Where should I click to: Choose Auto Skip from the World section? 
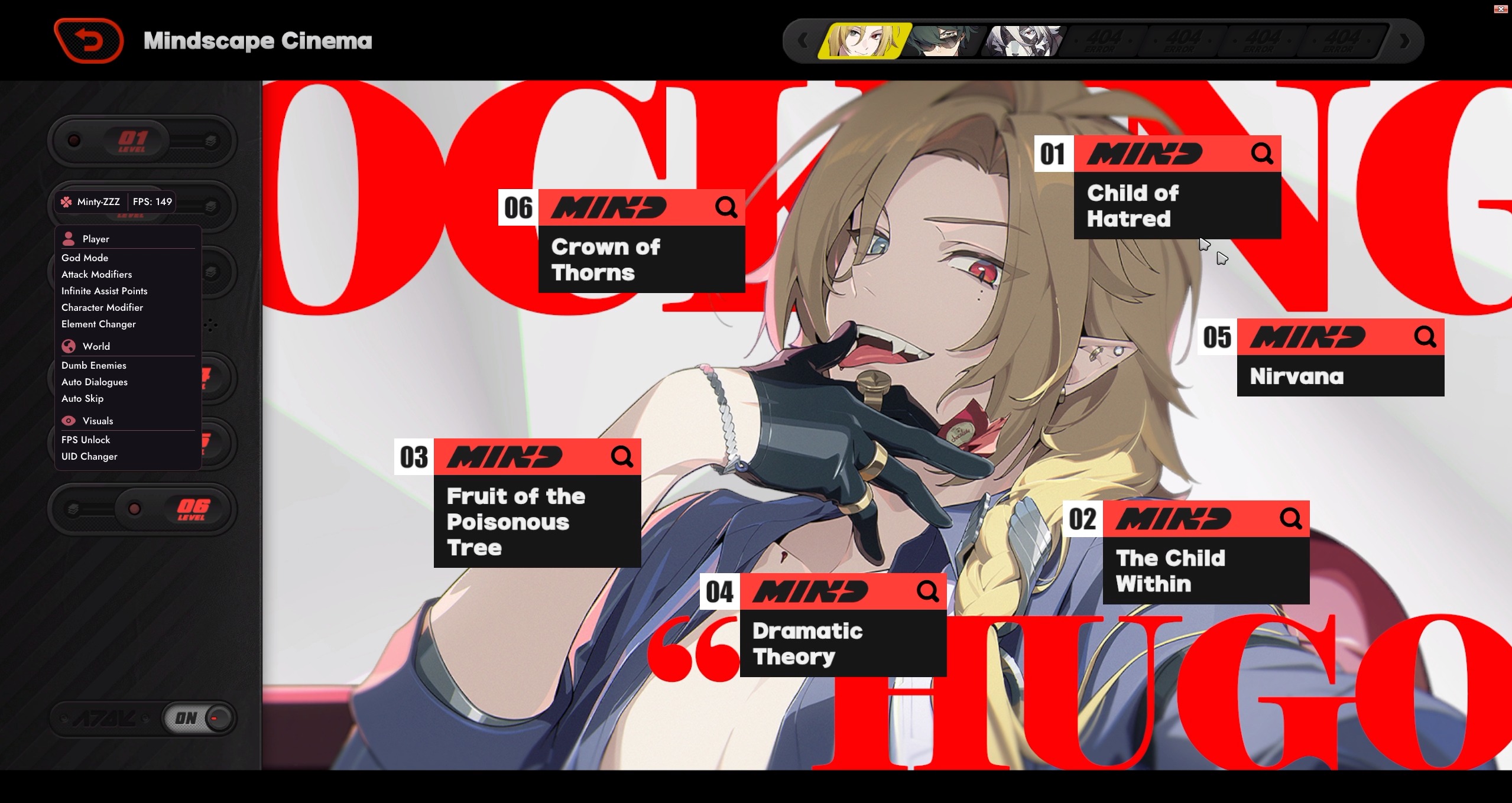tap(83, 398)
